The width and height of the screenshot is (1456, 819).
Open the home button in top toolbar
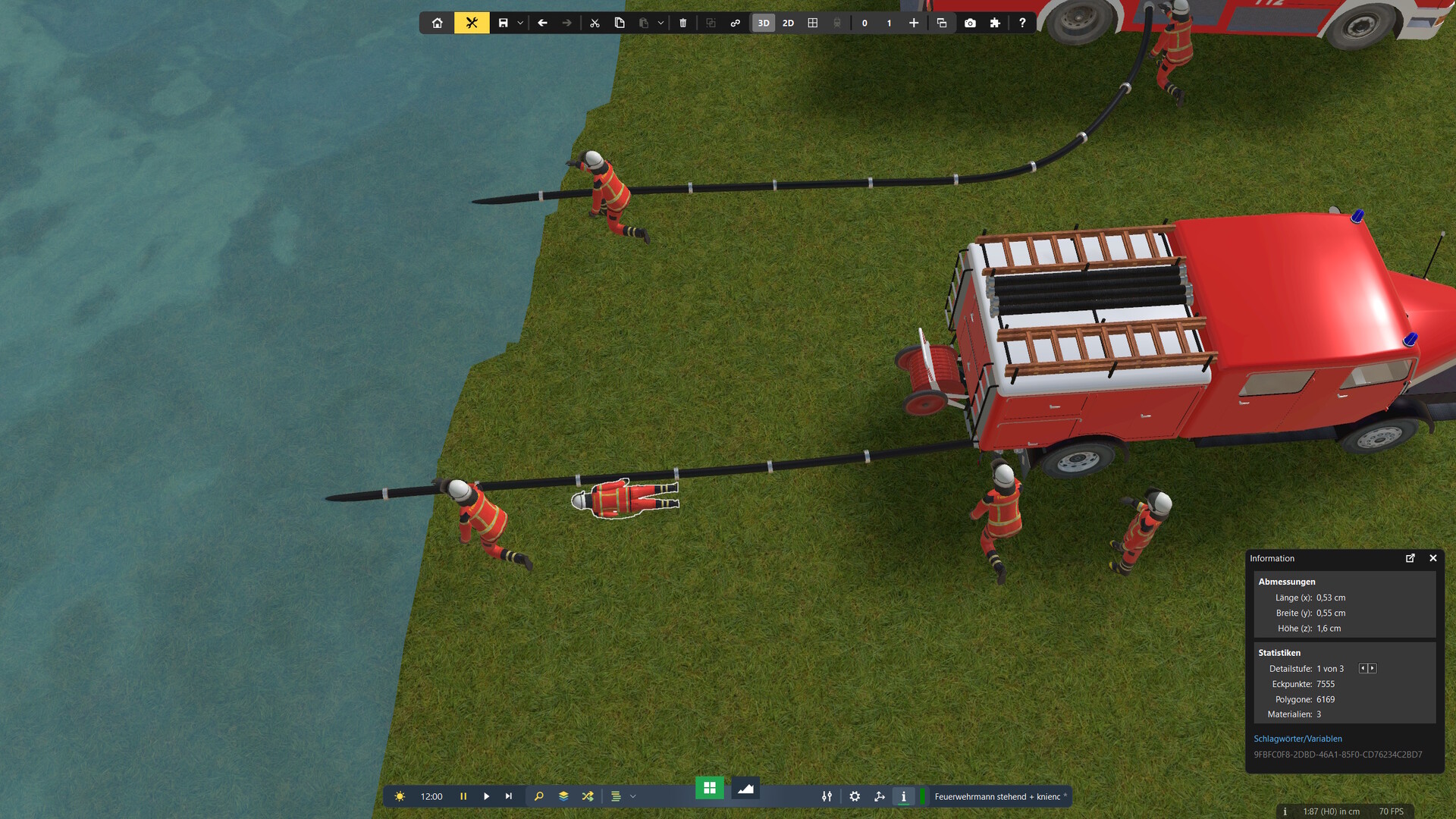pyautogui.click(x=438, y=23)
